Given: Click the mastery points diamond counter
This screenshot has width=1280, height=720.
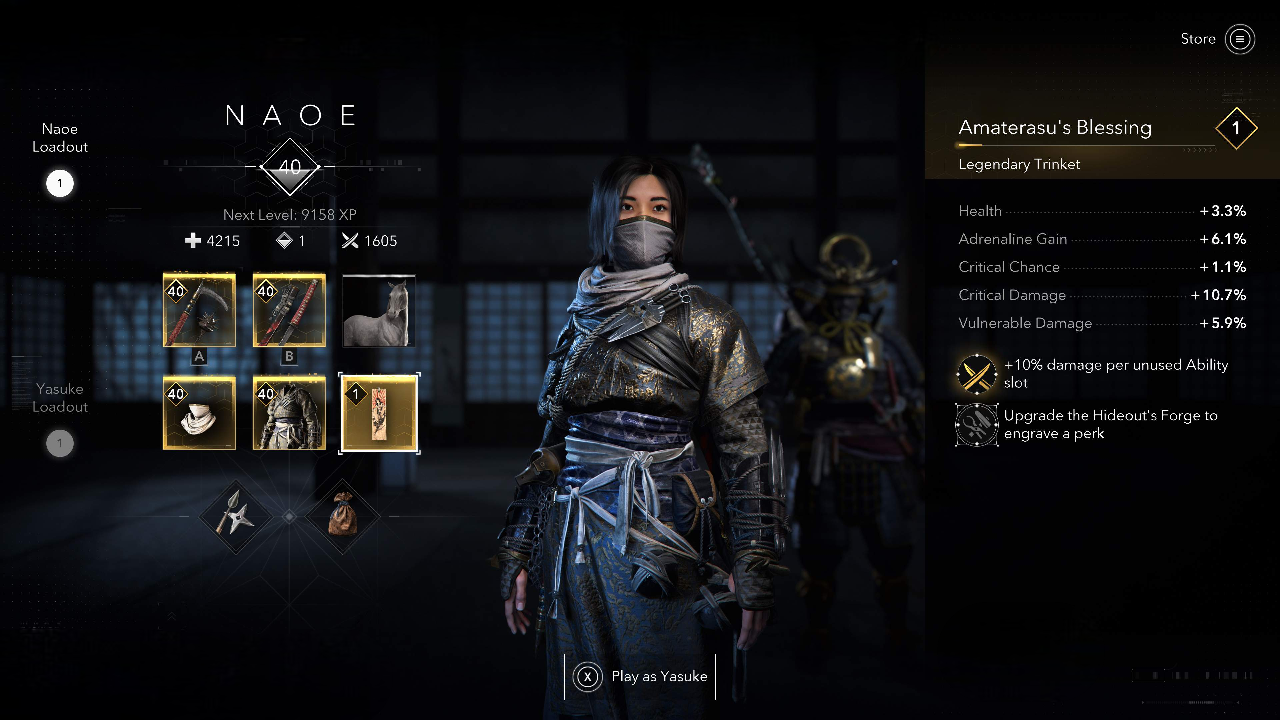Looking at the screenshot, I should pyautogui.click(x=290, y=240).
